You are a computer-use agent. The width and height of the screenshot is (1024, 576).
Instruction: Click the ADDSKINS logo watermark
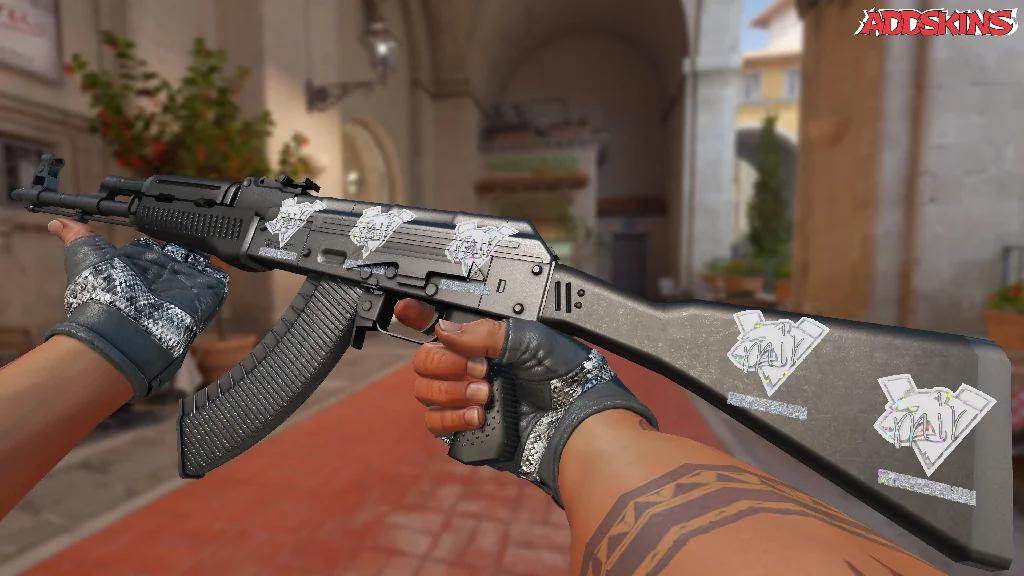point(937,22)
